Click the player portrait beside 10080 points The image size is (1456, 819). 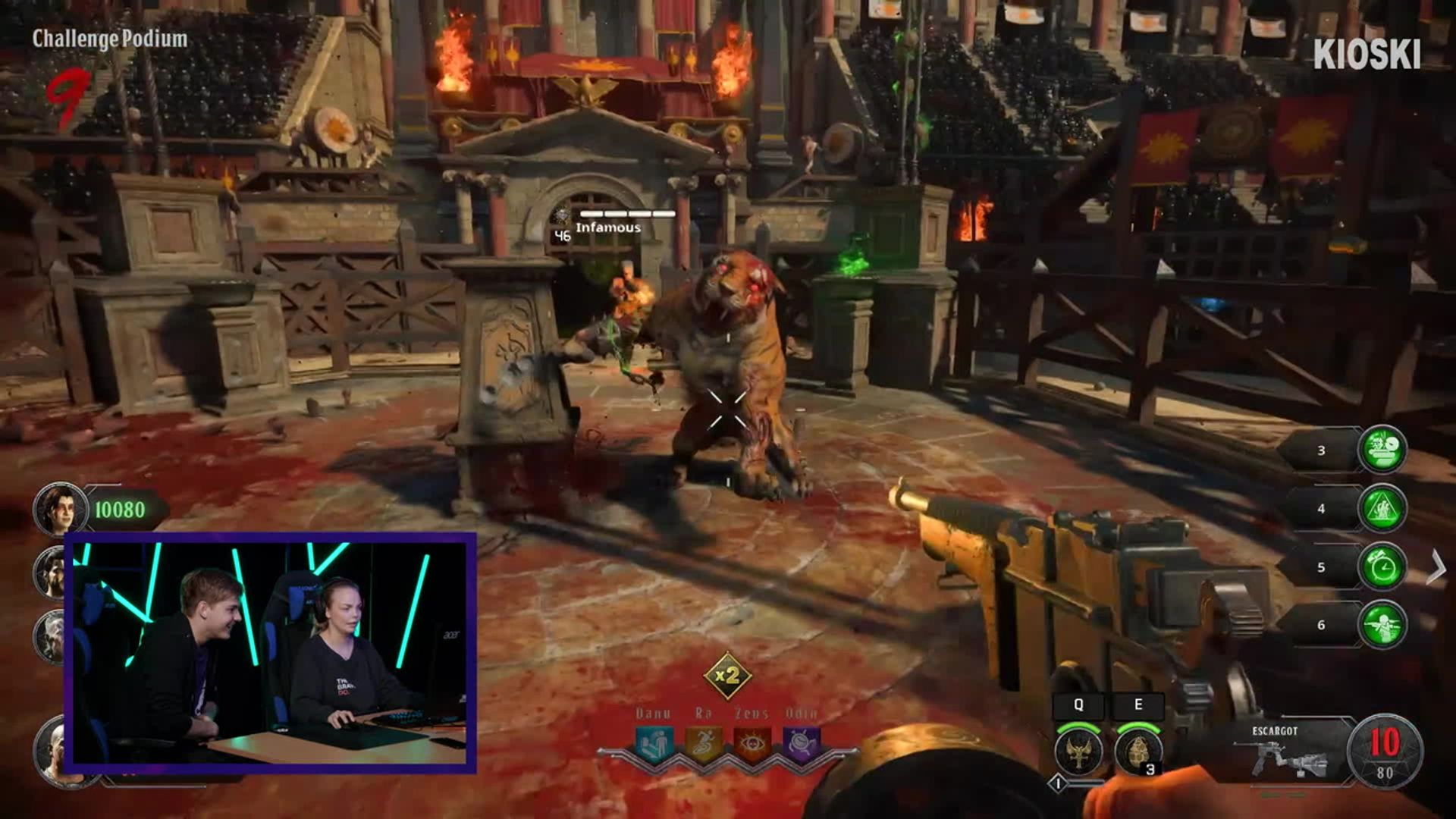(x=60, y=509)
